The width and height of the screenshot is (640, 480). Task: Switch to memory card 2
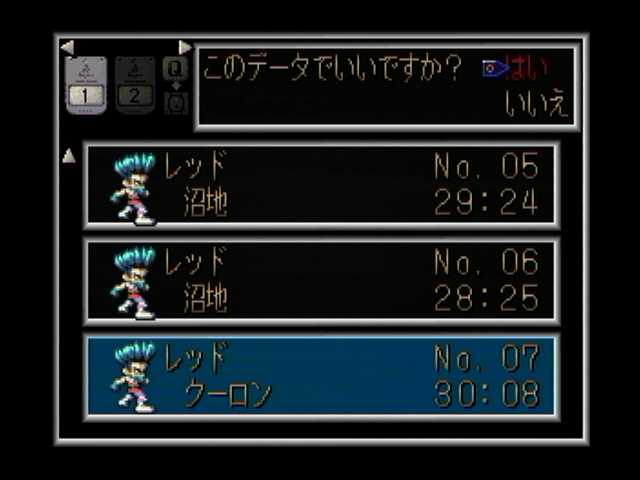135,85
